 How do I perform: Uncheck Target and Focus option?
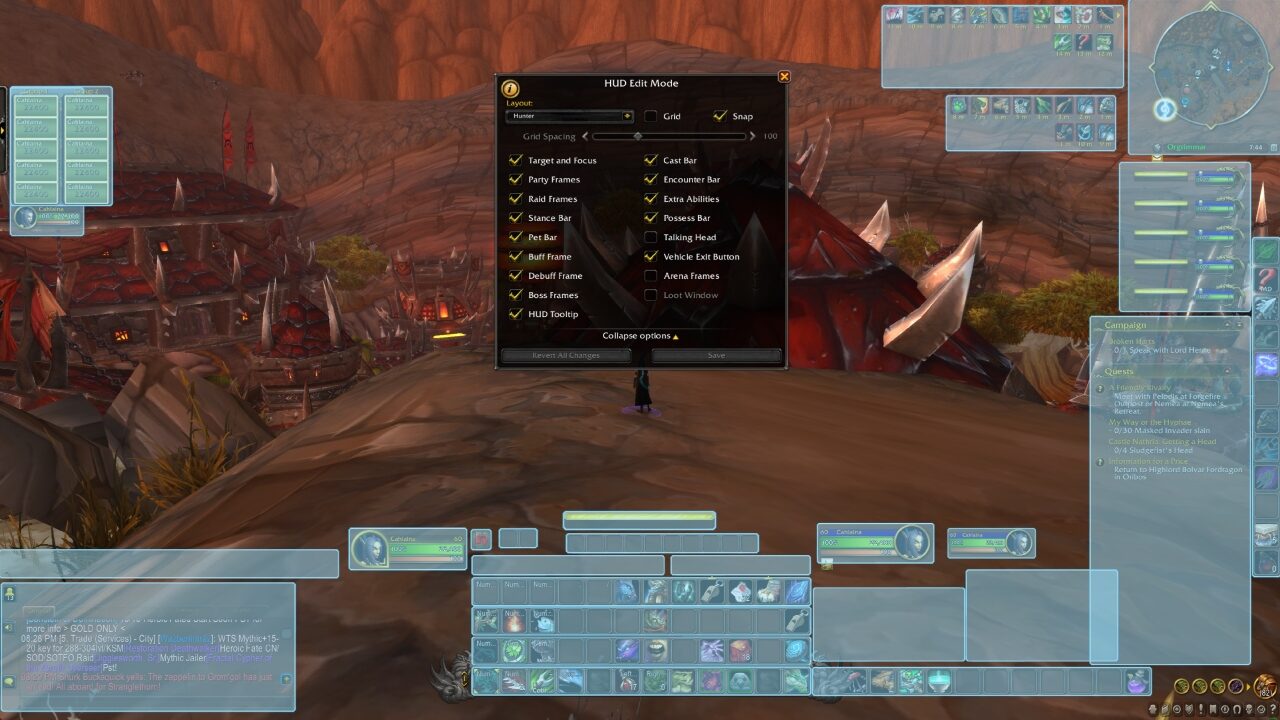click(516, 160)
